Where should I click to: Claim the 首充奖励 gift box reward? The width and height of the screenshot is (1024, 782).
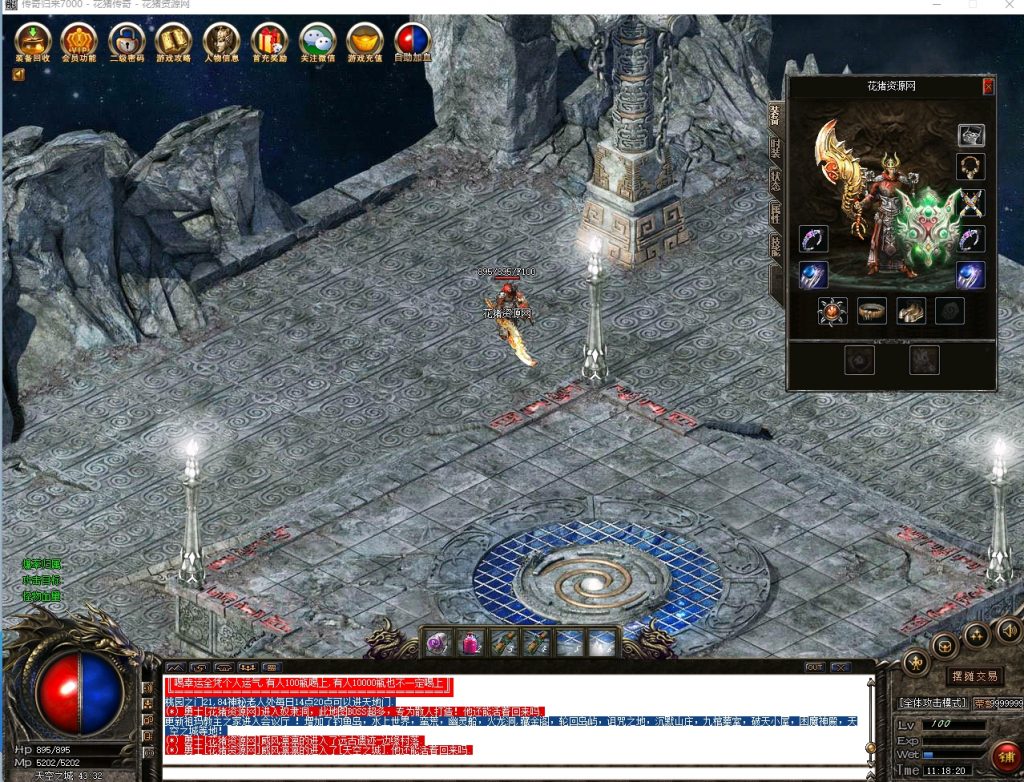point(269,42)
